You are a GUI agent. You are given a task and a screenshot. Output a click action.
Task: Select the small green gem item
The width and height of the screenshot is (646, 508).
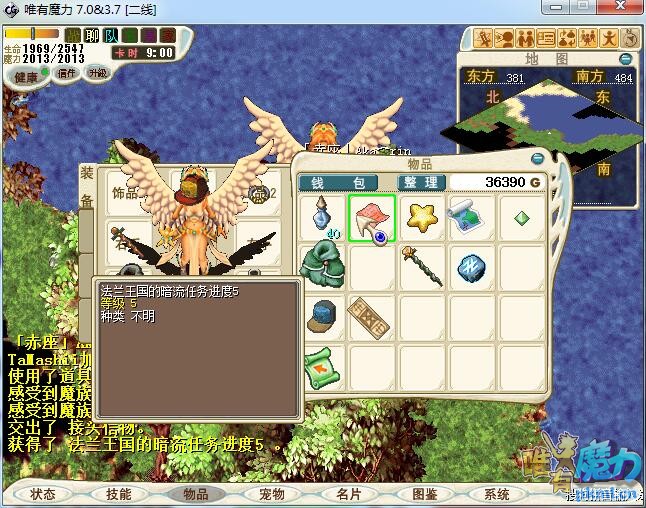tap(521, 218)
